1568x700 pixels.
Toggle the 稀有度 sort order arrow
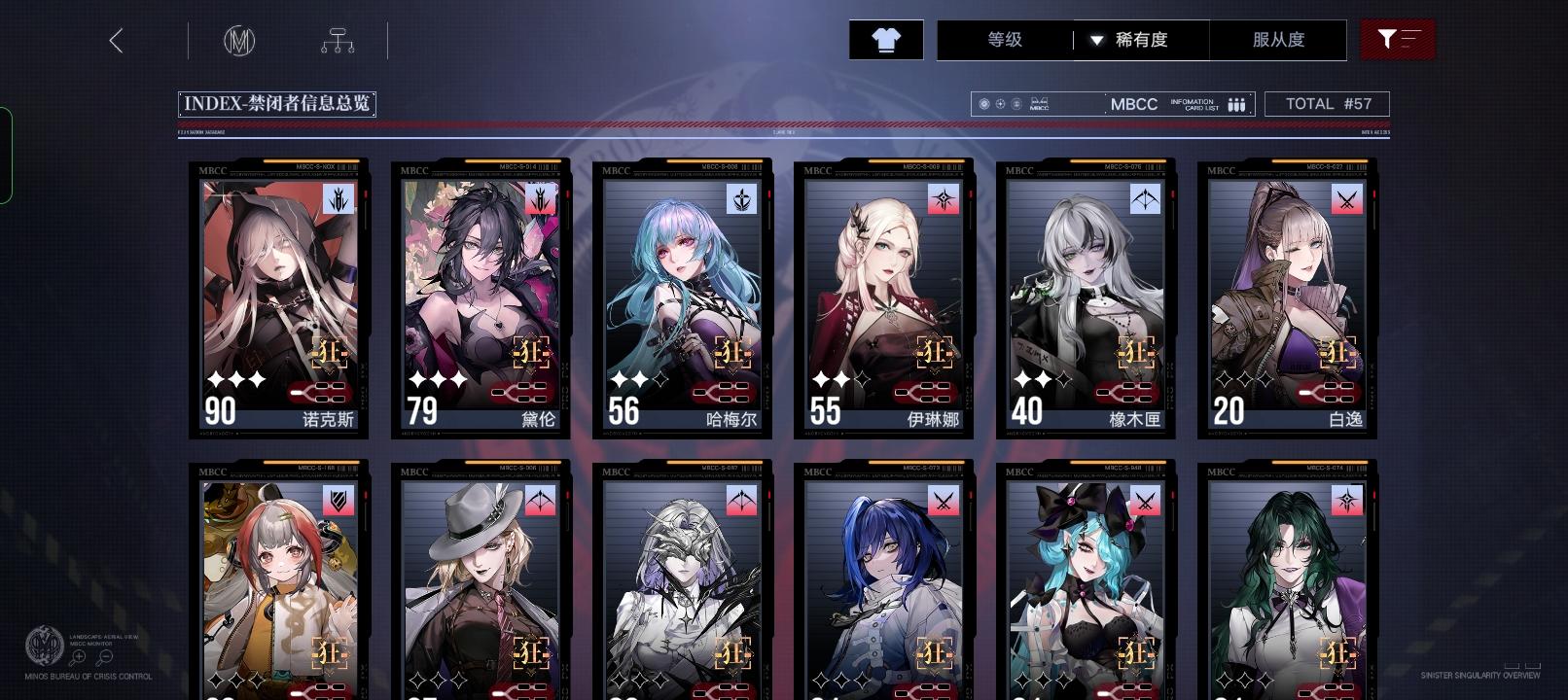[x=1097, y=41]
